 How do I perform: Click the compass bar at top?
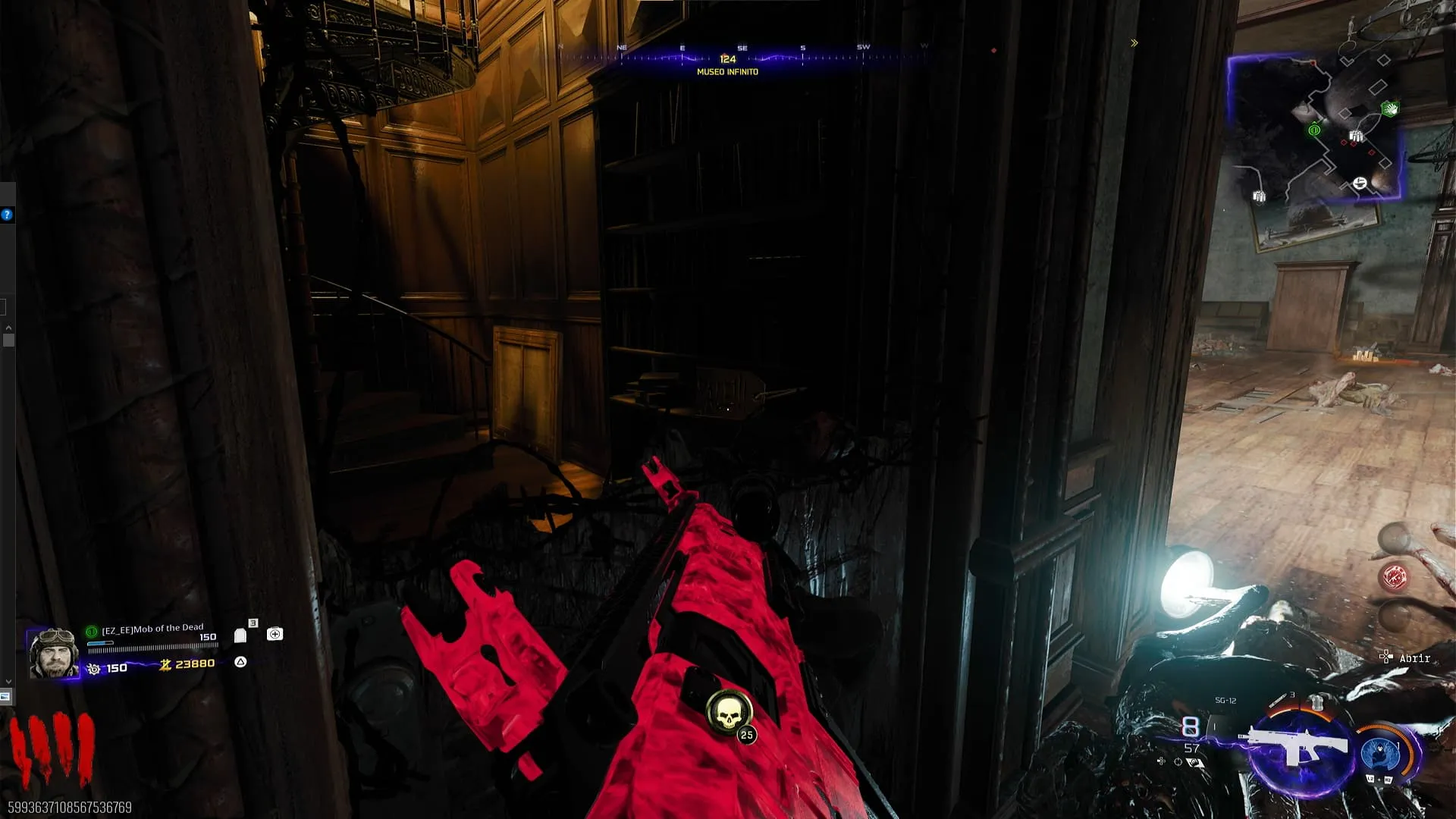(x=742, y=56)
